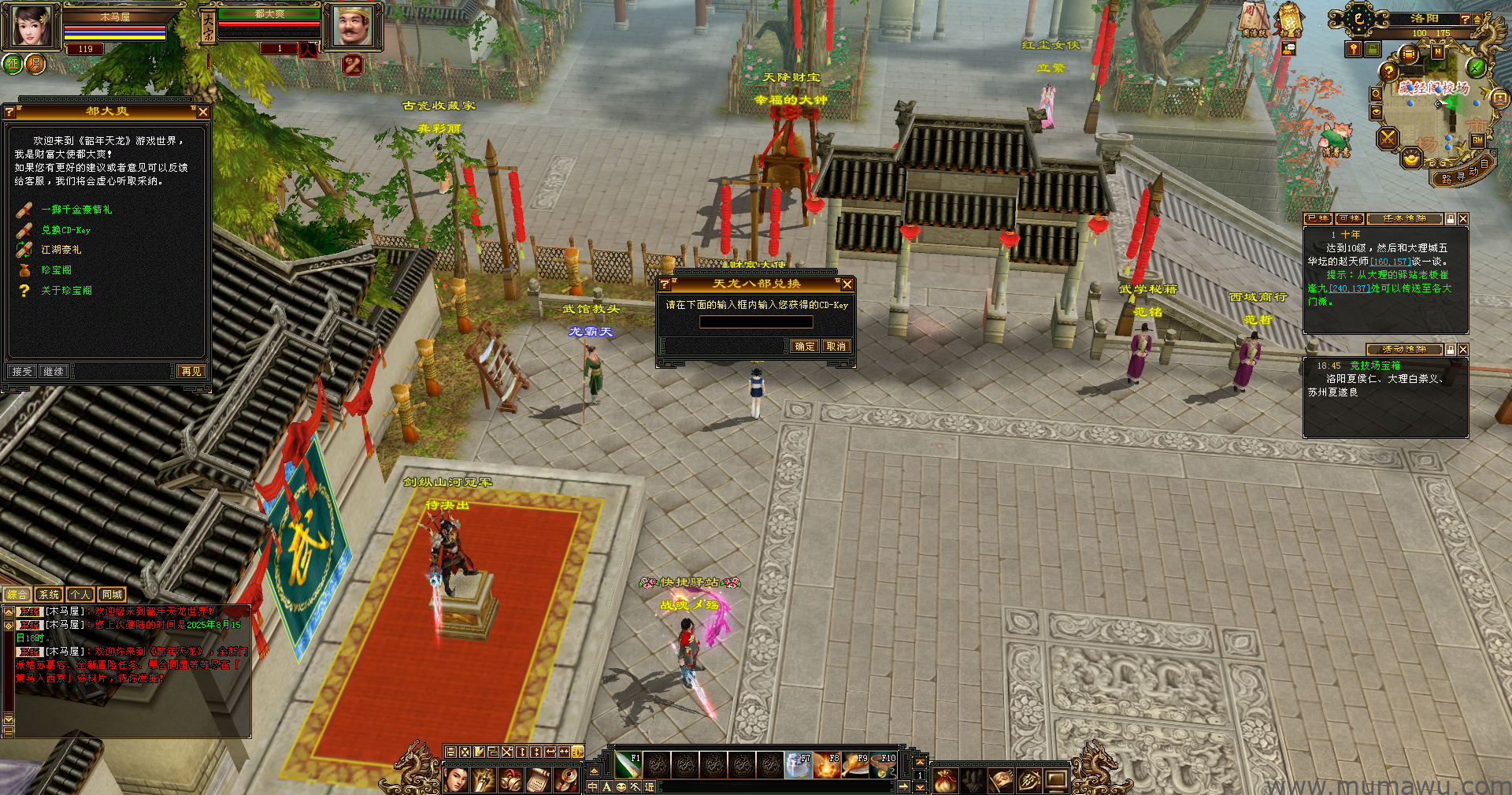1512x795 pixels.
Task: Show the 可接 available quests tab
Action: point(1350,219)
